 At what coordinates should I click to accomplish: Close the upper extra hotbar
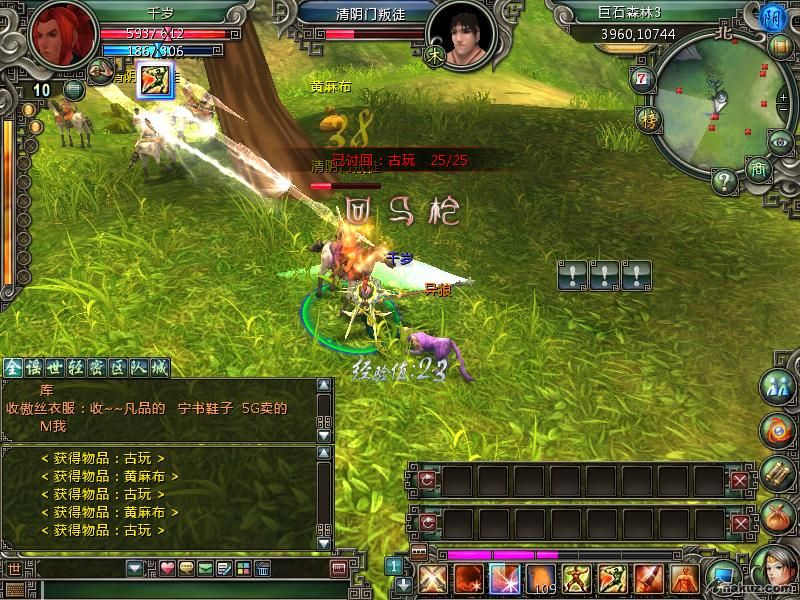coord(739,481)
